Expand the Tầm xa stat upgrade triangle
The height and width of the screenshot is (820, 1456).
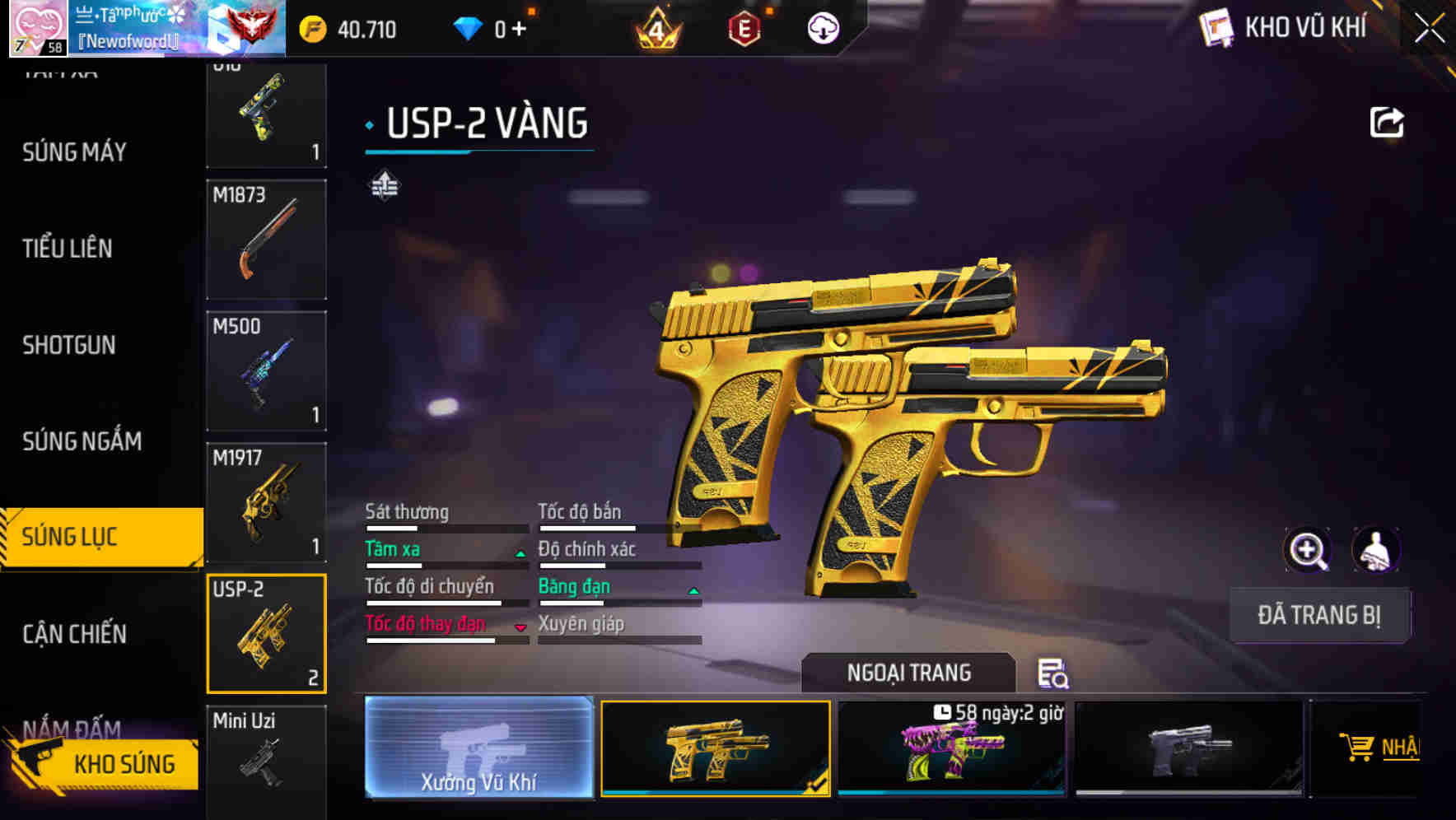click(520, 554)
